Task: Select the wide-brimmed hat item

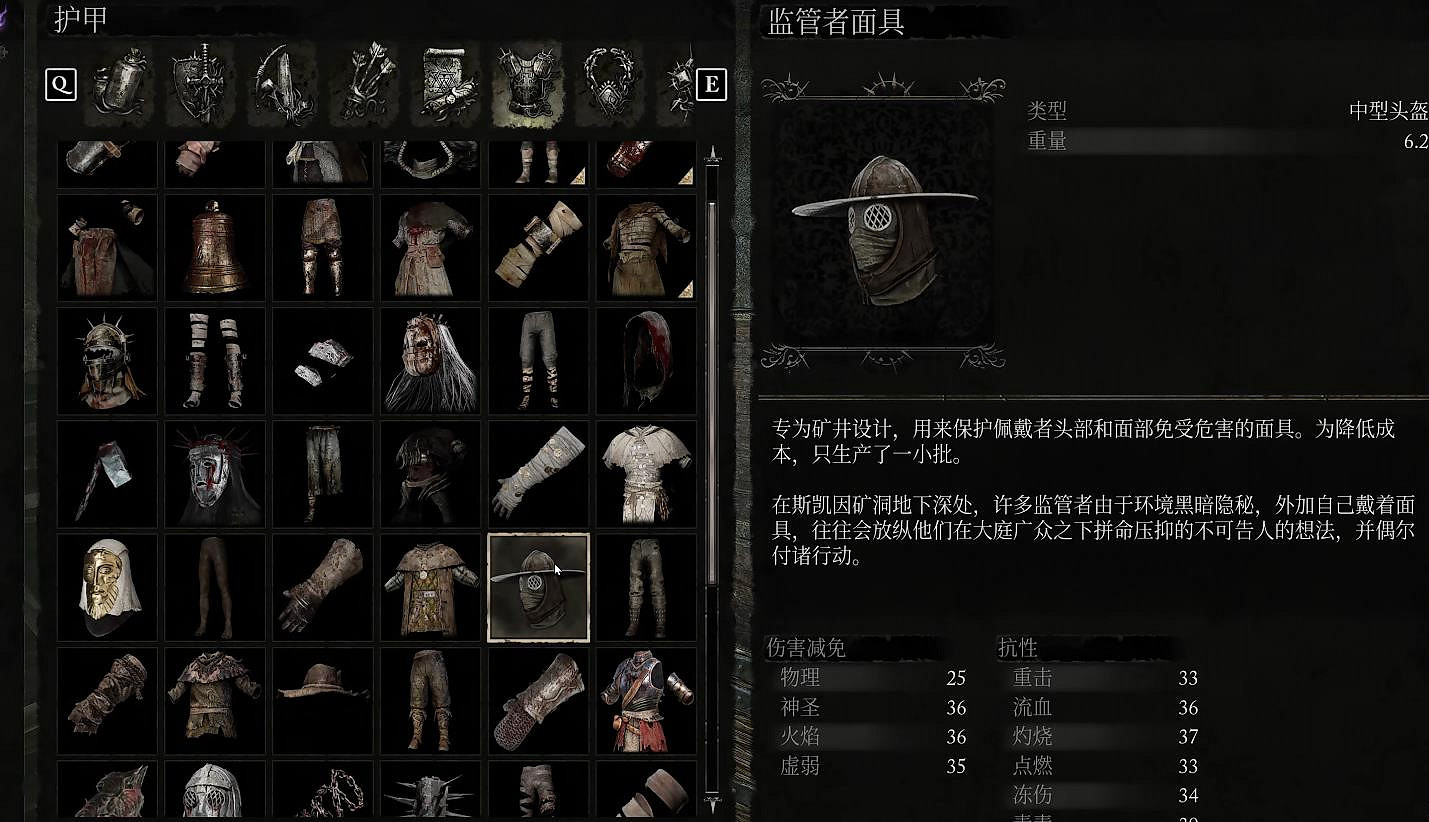Action: tap(322, 699)
